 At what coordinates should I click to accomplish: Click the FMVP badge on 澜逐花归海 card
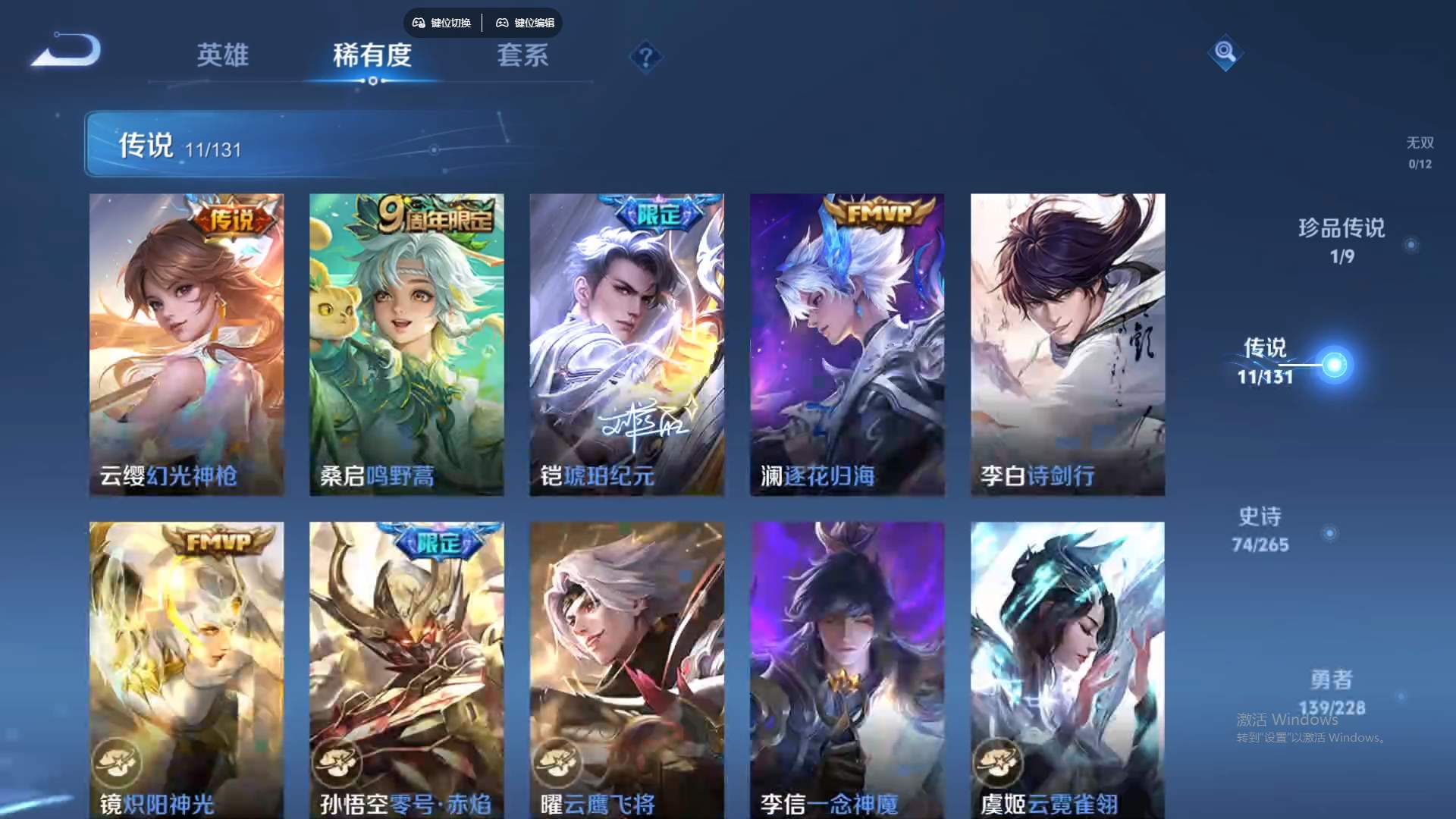point(881,212)
